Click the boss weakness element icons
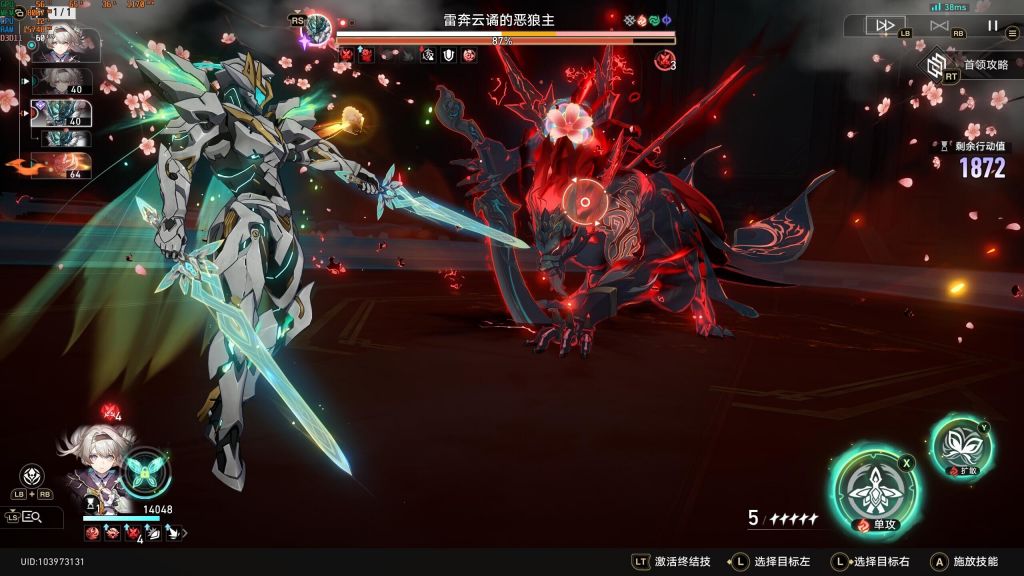The height and width of the screenshot is (576, 1024). click(x=647, y=20)
